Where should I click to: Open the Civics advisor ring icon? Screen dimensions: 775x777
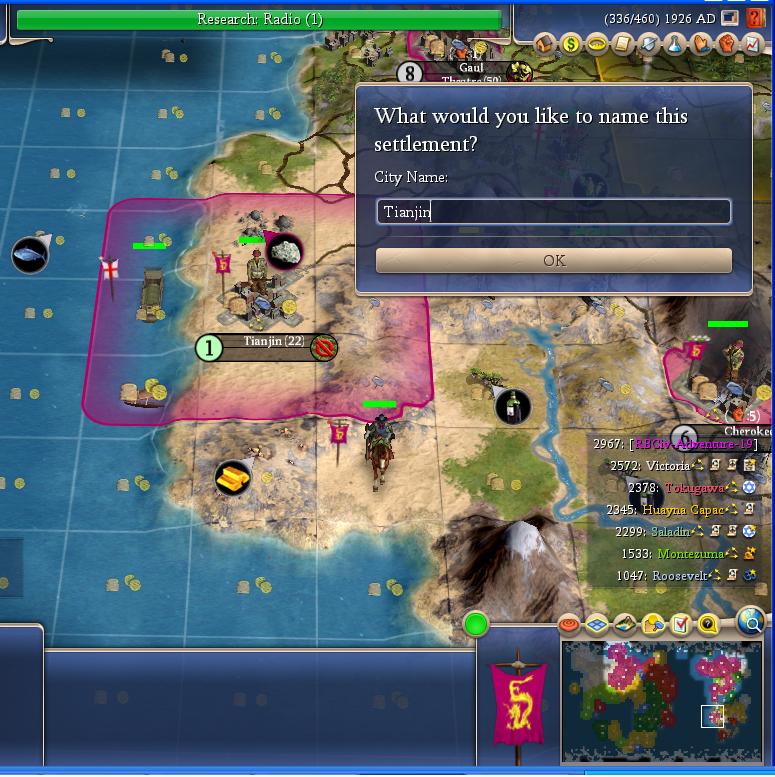(x=597, y=43)
